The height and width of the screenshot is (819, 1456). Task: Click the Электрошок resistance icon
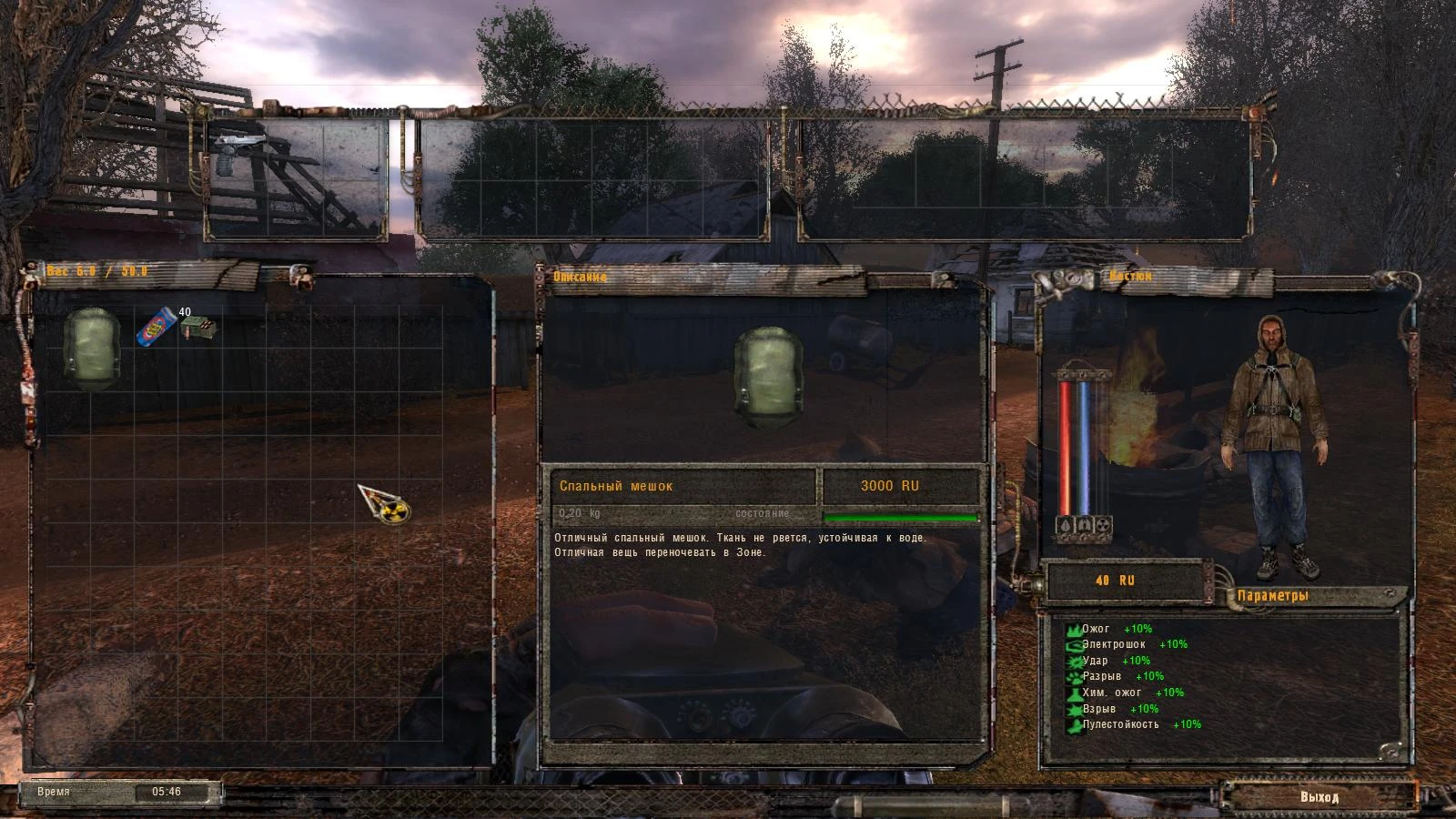1073,644
